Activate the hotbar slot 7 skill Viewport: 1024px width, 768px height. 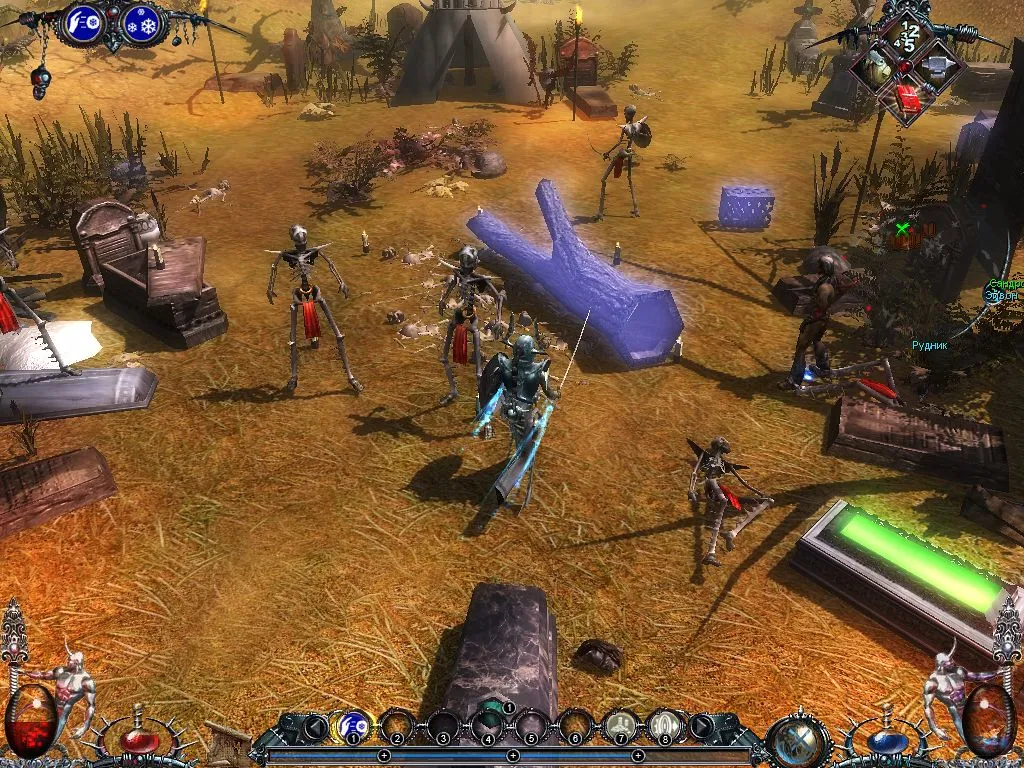(x=621, y=724)
